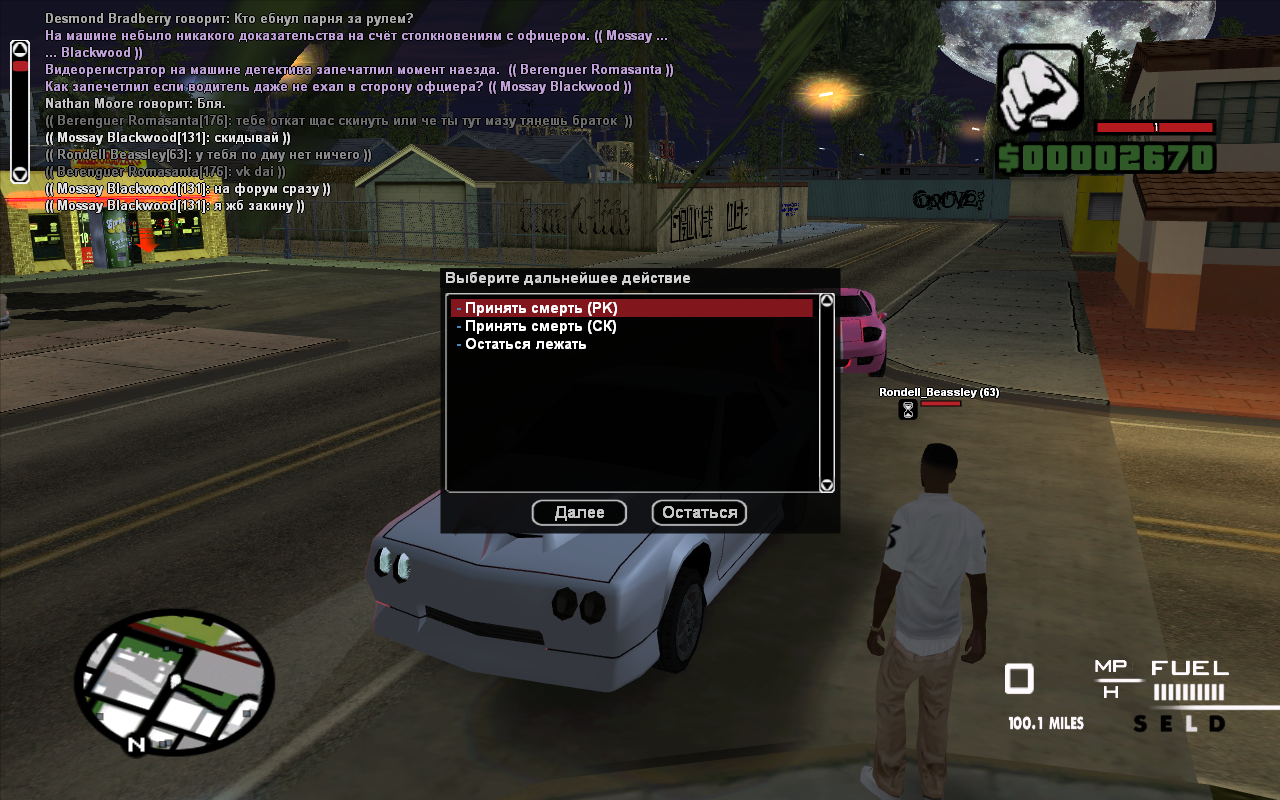Click the dialog list's scroll-down arrow
Image resolution: width=1280 pixels, height=800 pixels.
coord(827,485)
